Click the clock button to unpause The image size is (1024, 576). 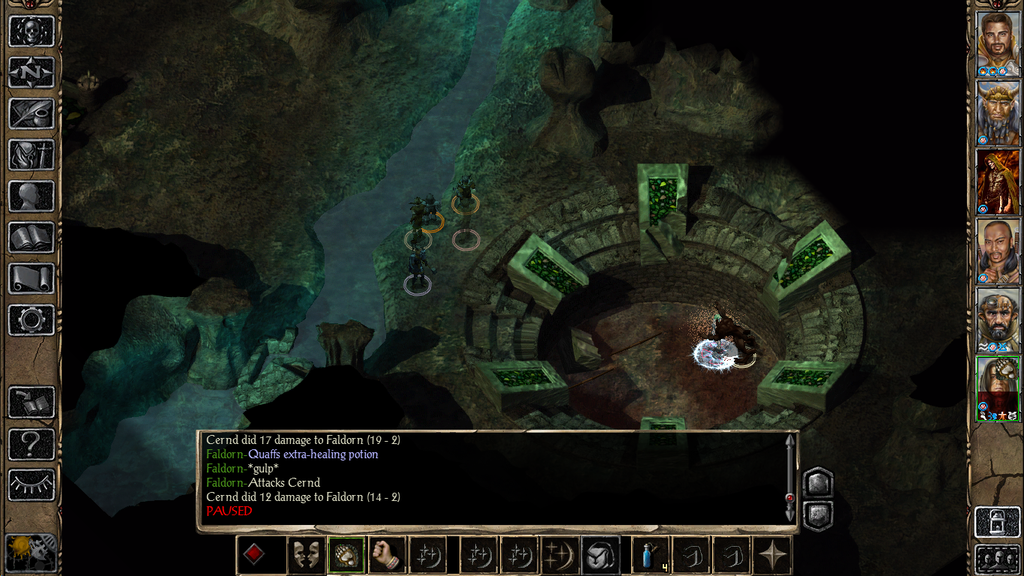coord(30,551)
